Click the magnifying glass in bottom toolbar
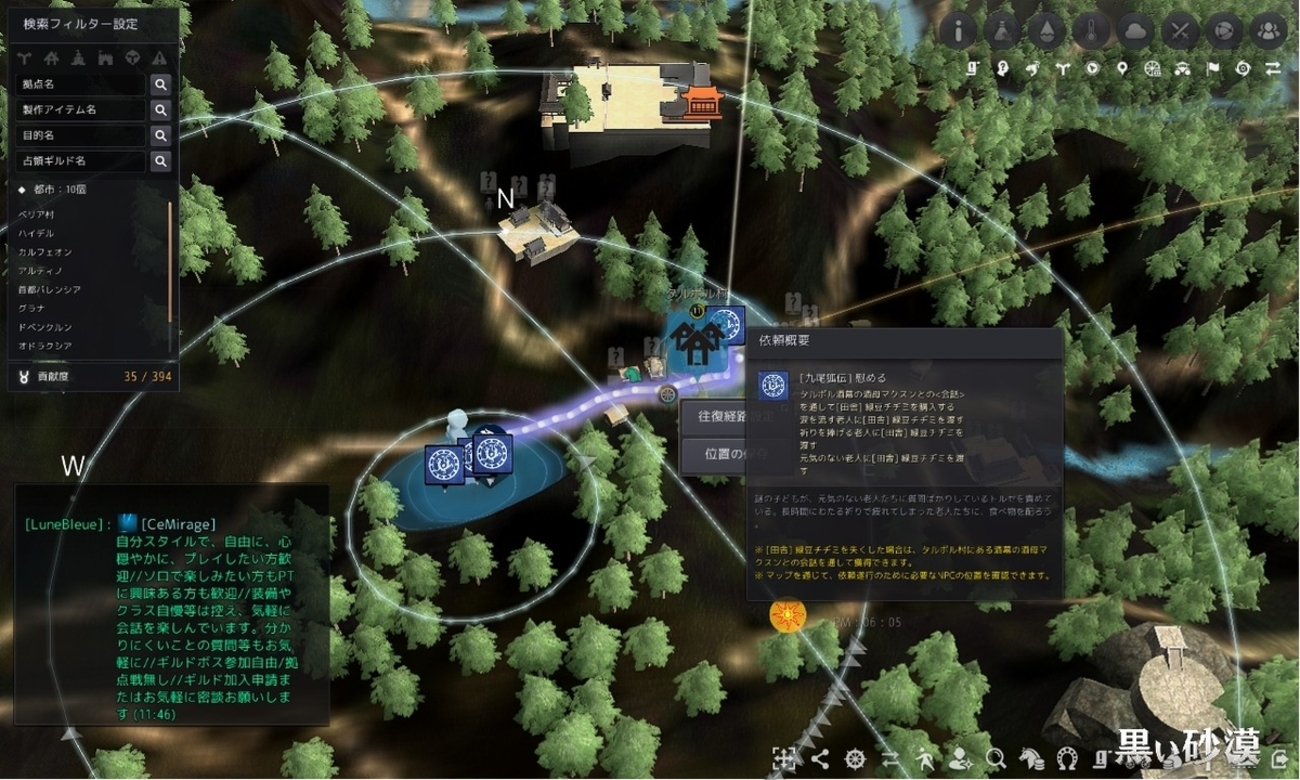 (x=995, y=758)
